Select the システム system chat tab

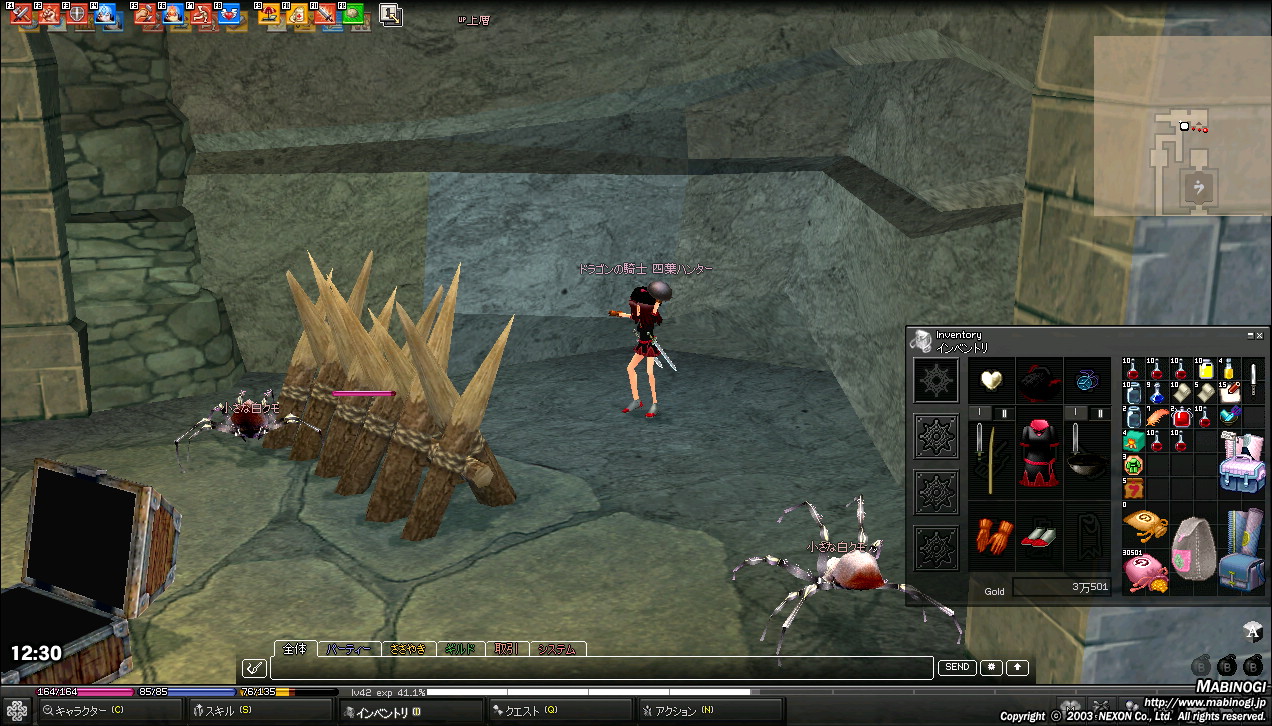(556, 649)
